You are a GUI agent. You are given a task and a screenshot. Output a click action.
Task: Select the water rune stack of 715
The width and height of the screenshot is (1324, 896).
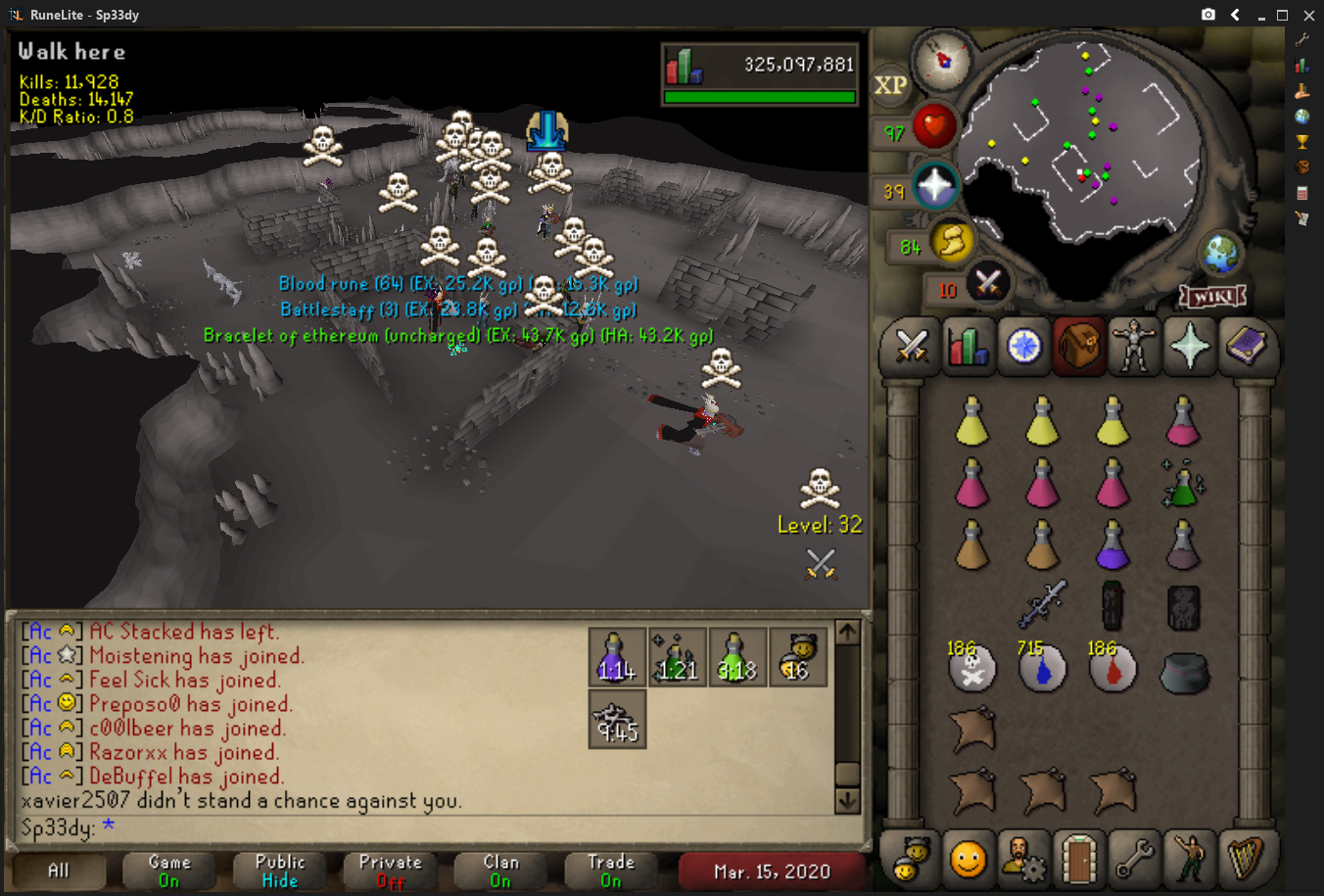coord(1042,669)
